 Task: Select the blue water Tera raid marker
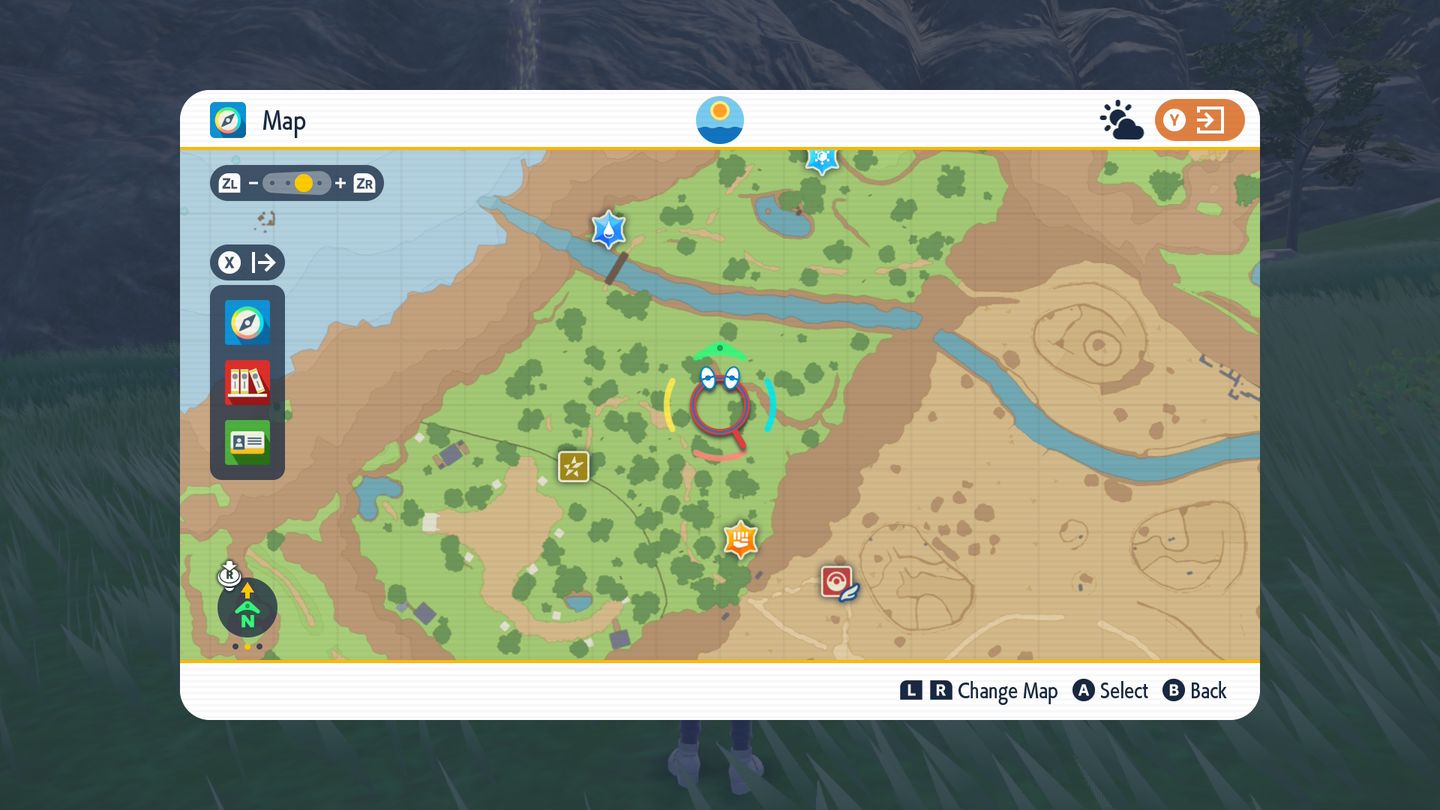[x=608, y=230]
